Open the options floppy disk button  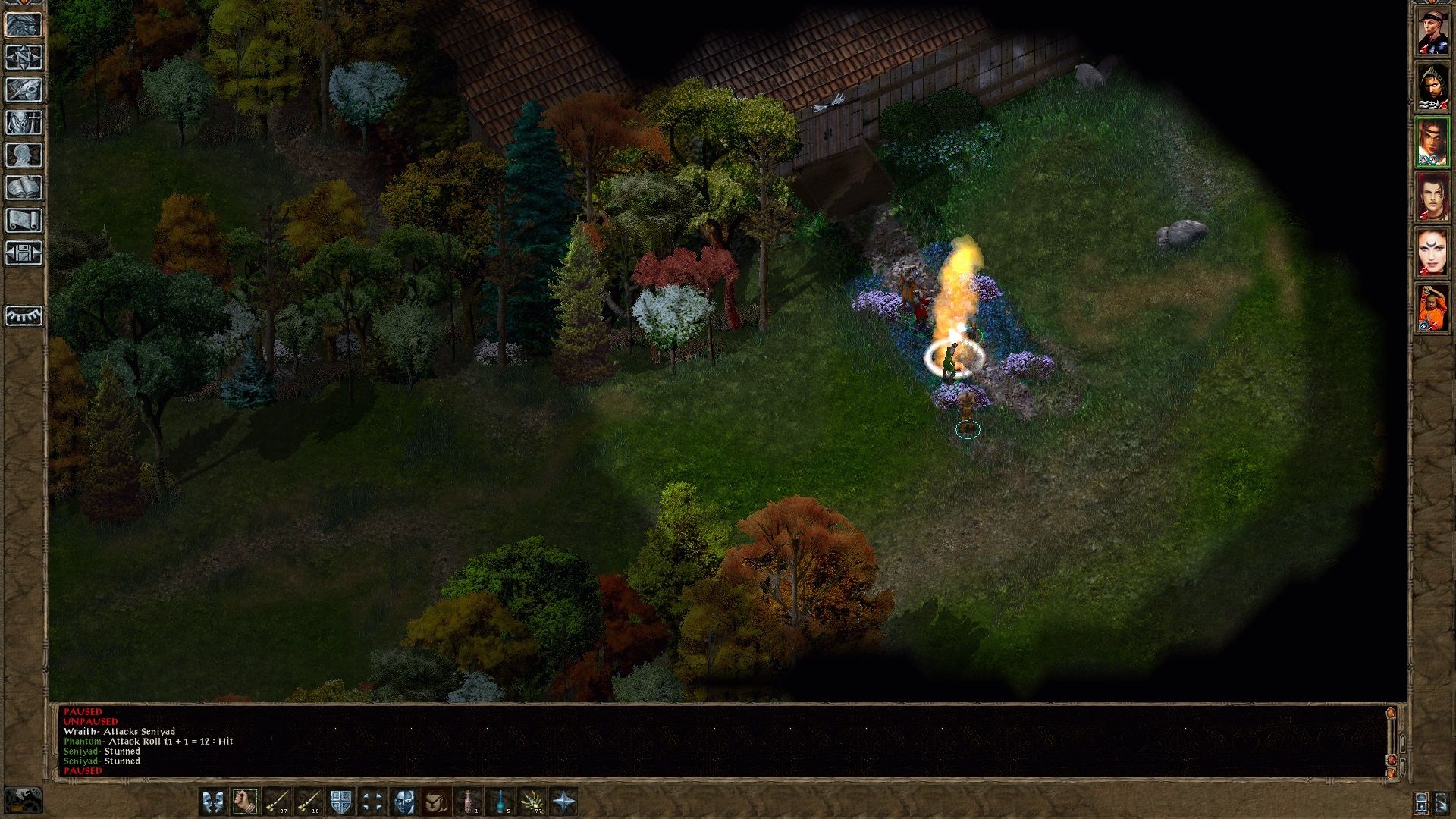point(24,253)
